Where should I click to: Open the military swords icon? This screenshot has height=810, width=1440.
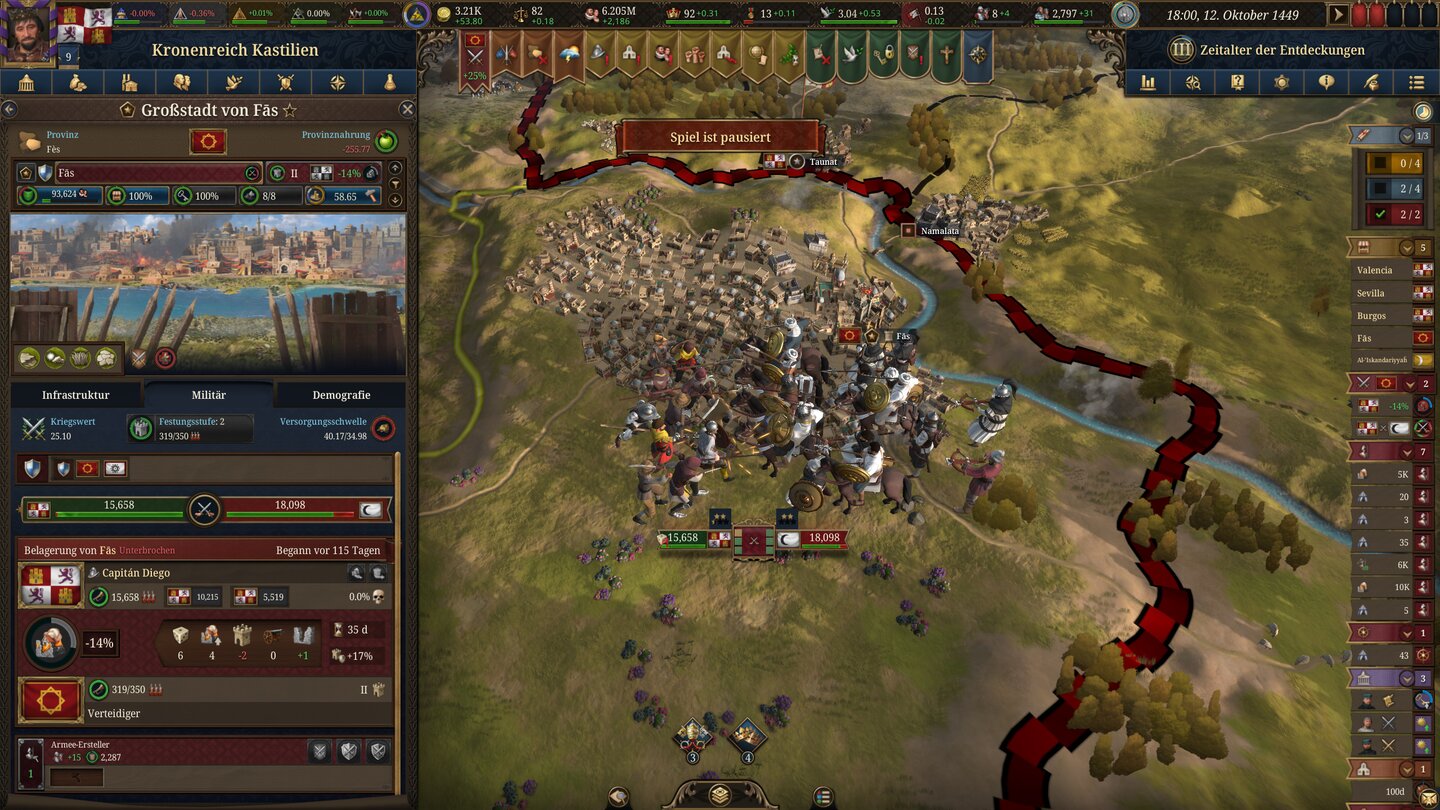(x=285, y=82)
